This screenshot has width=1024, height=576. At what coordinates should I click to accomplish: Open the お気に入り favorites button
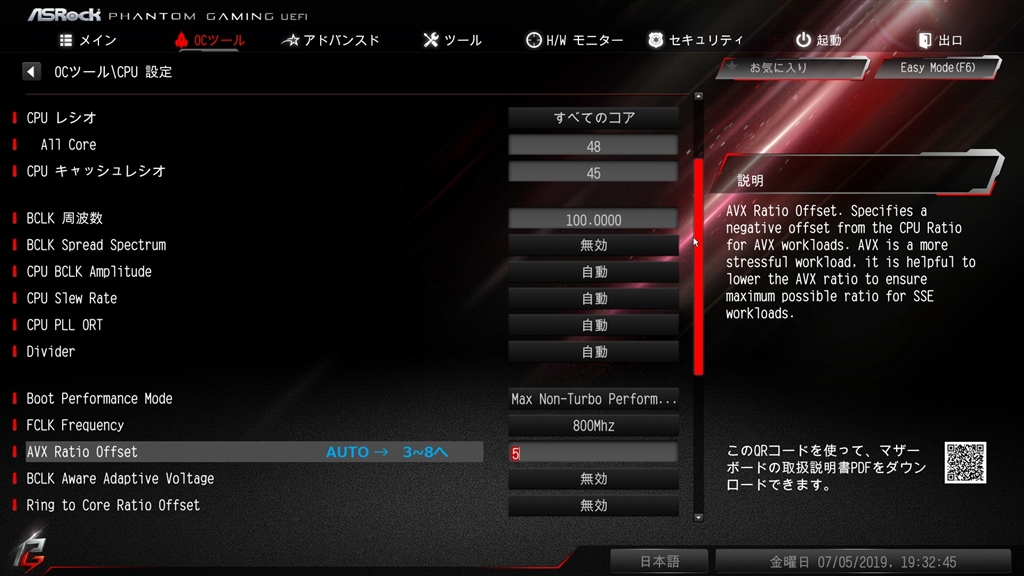point(791,68)
